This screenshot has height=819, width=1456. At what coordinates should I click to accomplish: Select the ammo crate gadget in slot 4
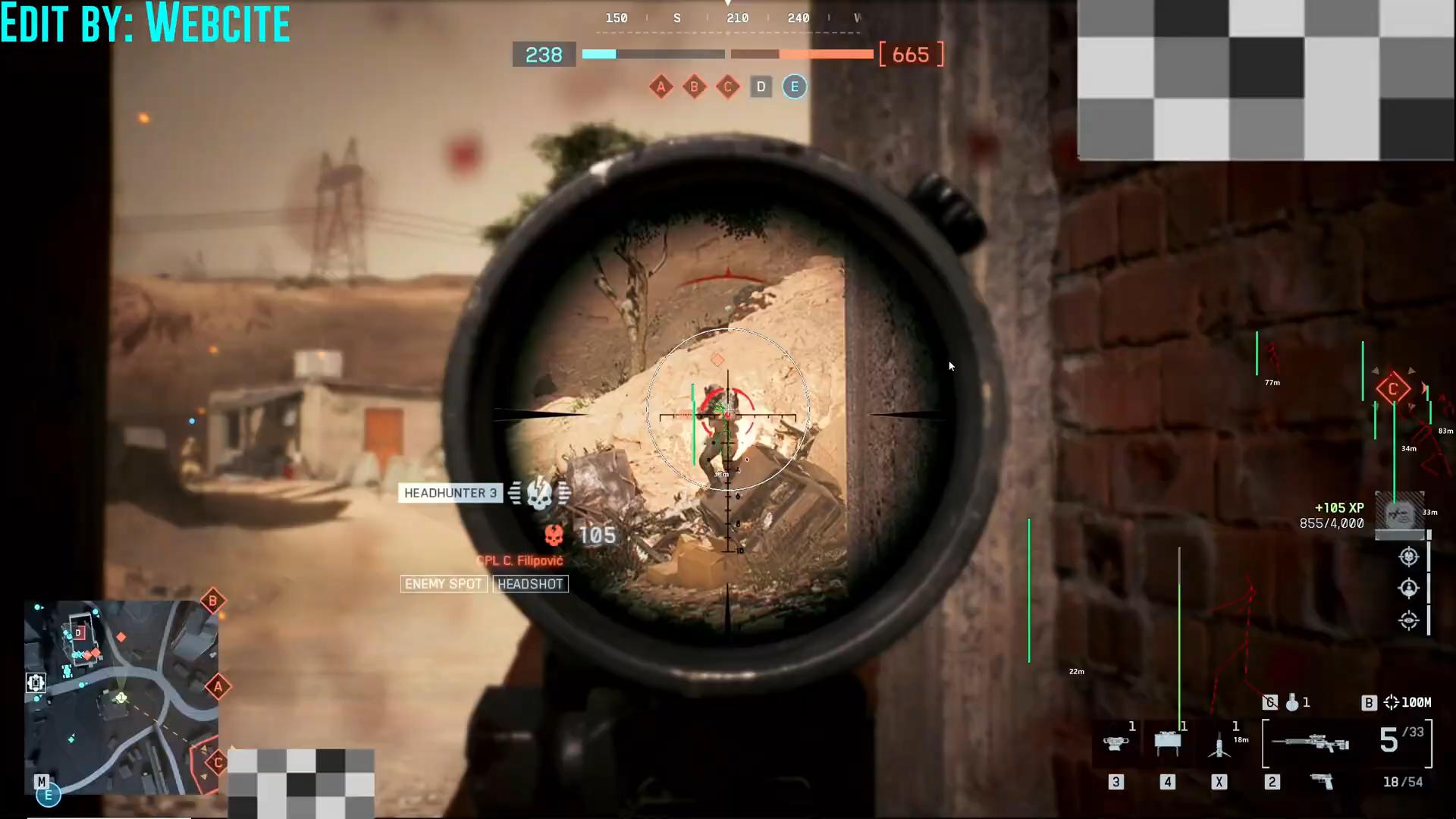[x=1167, y=743]
